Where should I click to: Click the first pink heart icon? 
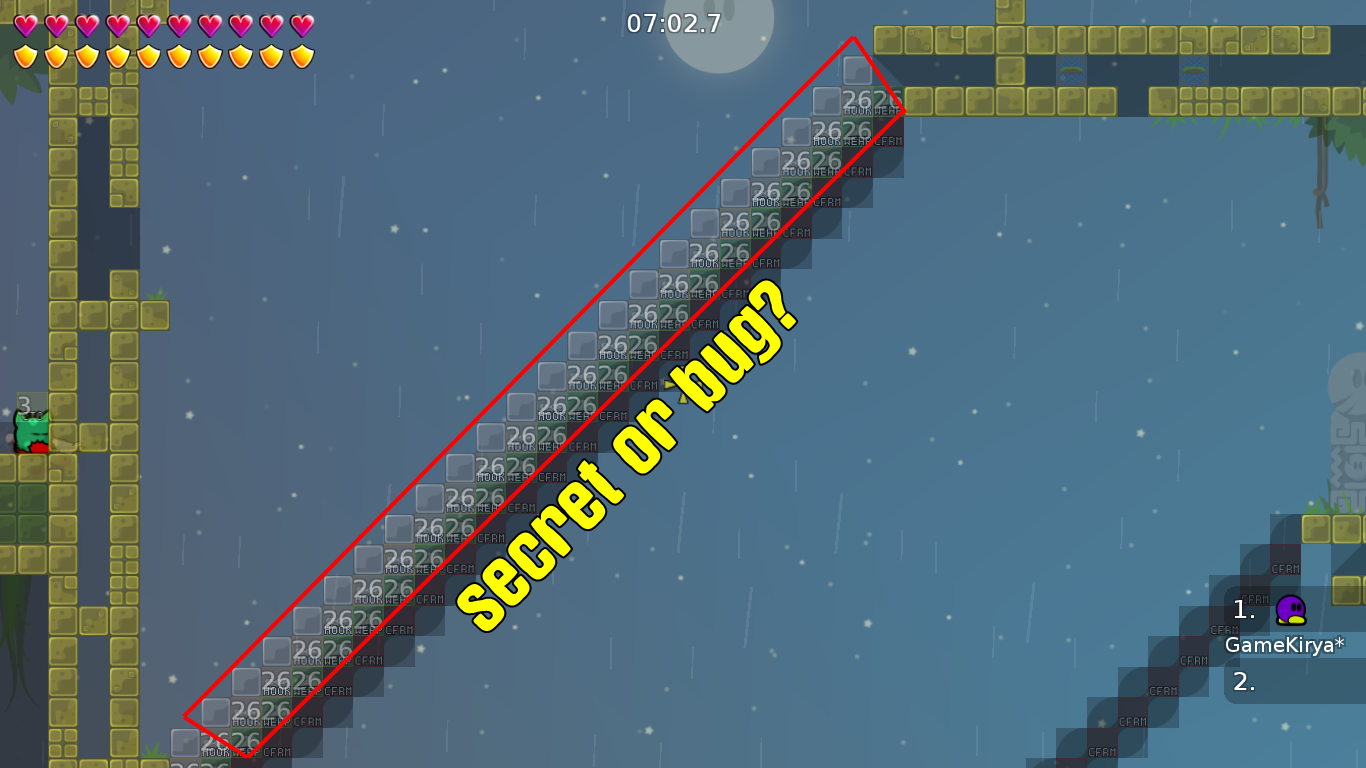[x=24, y=24]
